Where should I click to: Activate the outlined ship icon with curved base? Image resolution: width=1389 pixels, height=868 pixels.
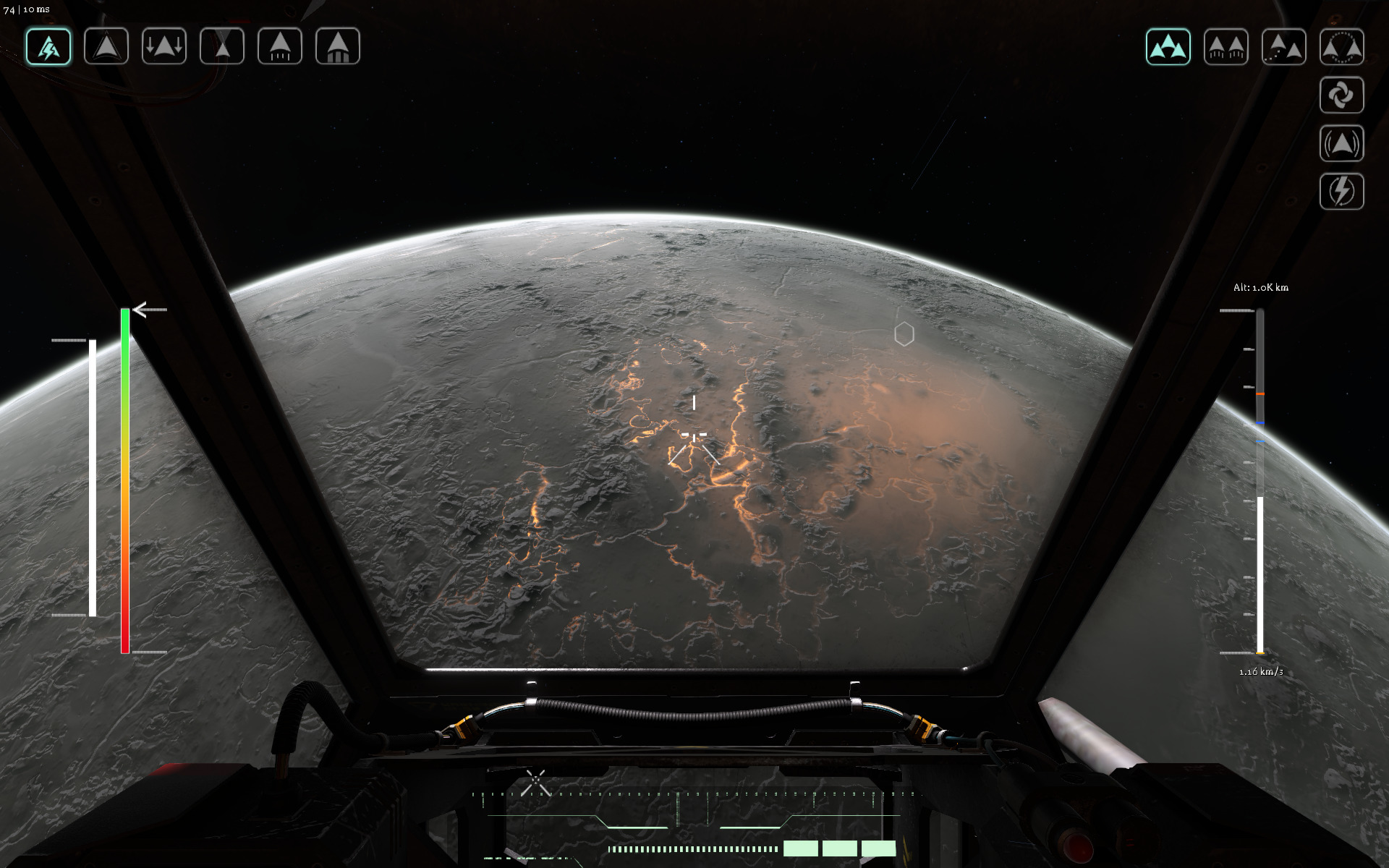click(106, 47)
